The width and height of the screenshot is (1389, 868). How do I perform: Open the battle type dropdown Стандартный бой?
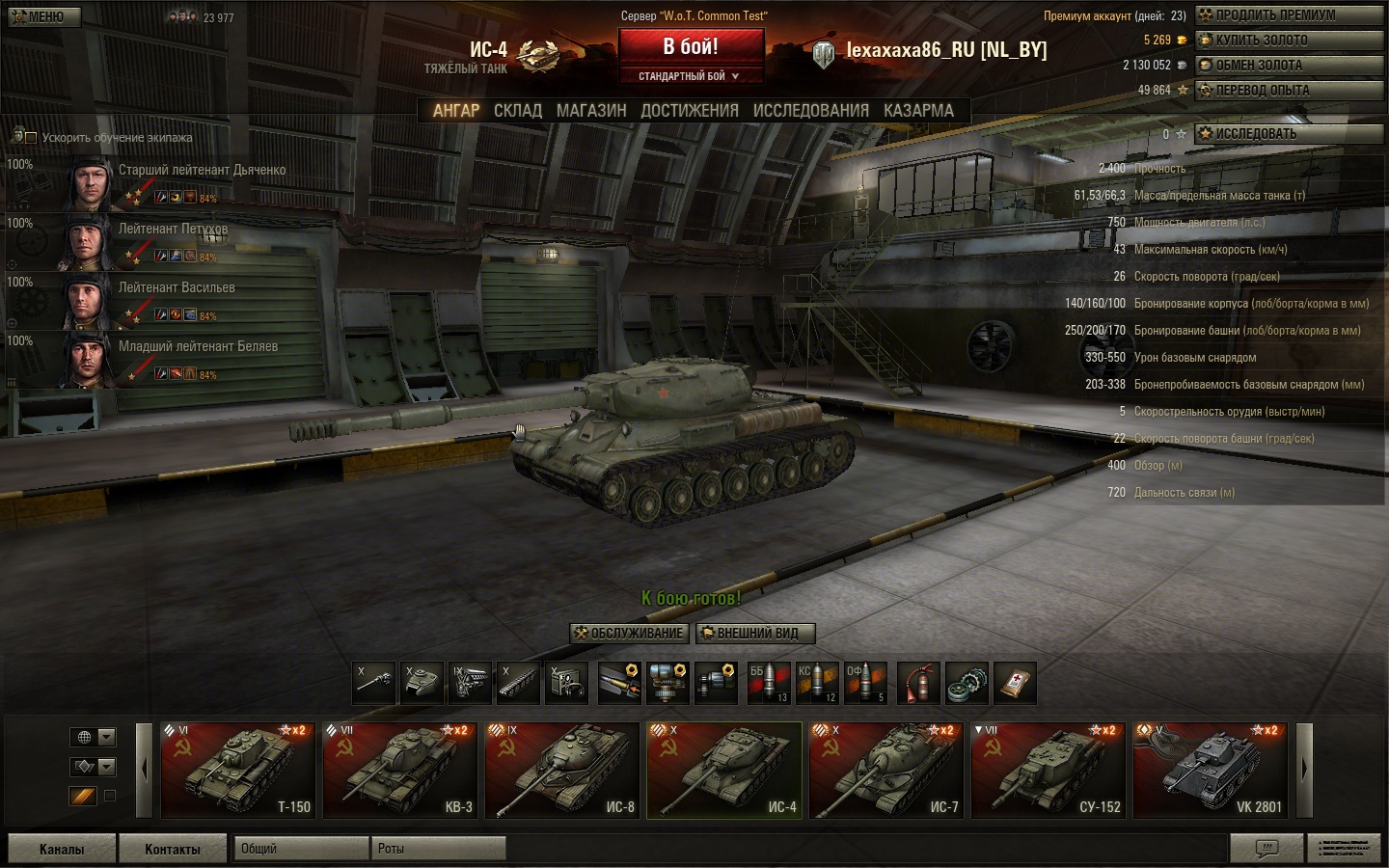pos(690,76)
